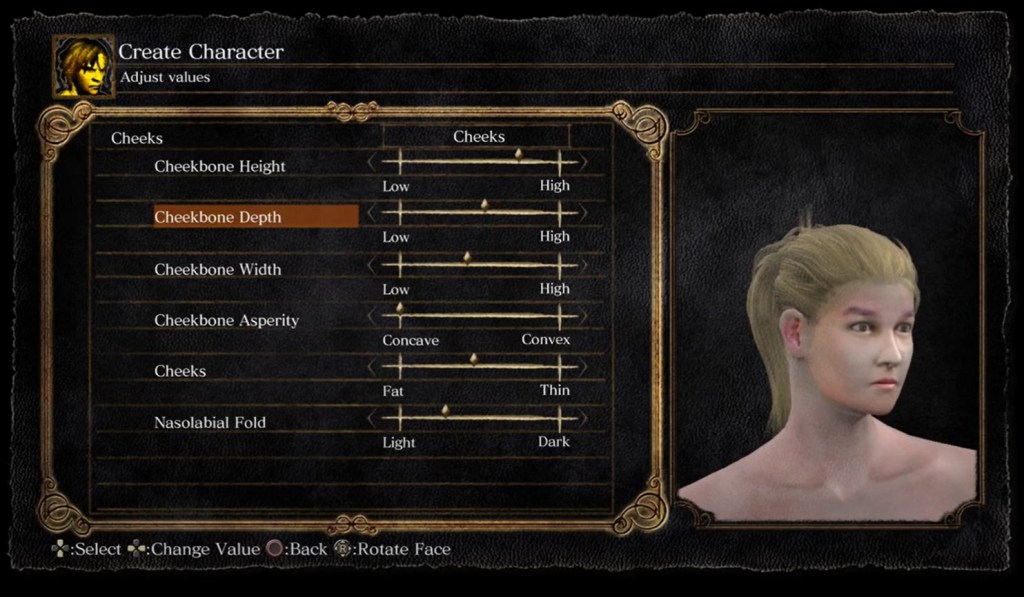This screenshot has width=1024, height=597.
Task: Click the right arrow on Cheekbone Height slider
Action: (583, 161)
